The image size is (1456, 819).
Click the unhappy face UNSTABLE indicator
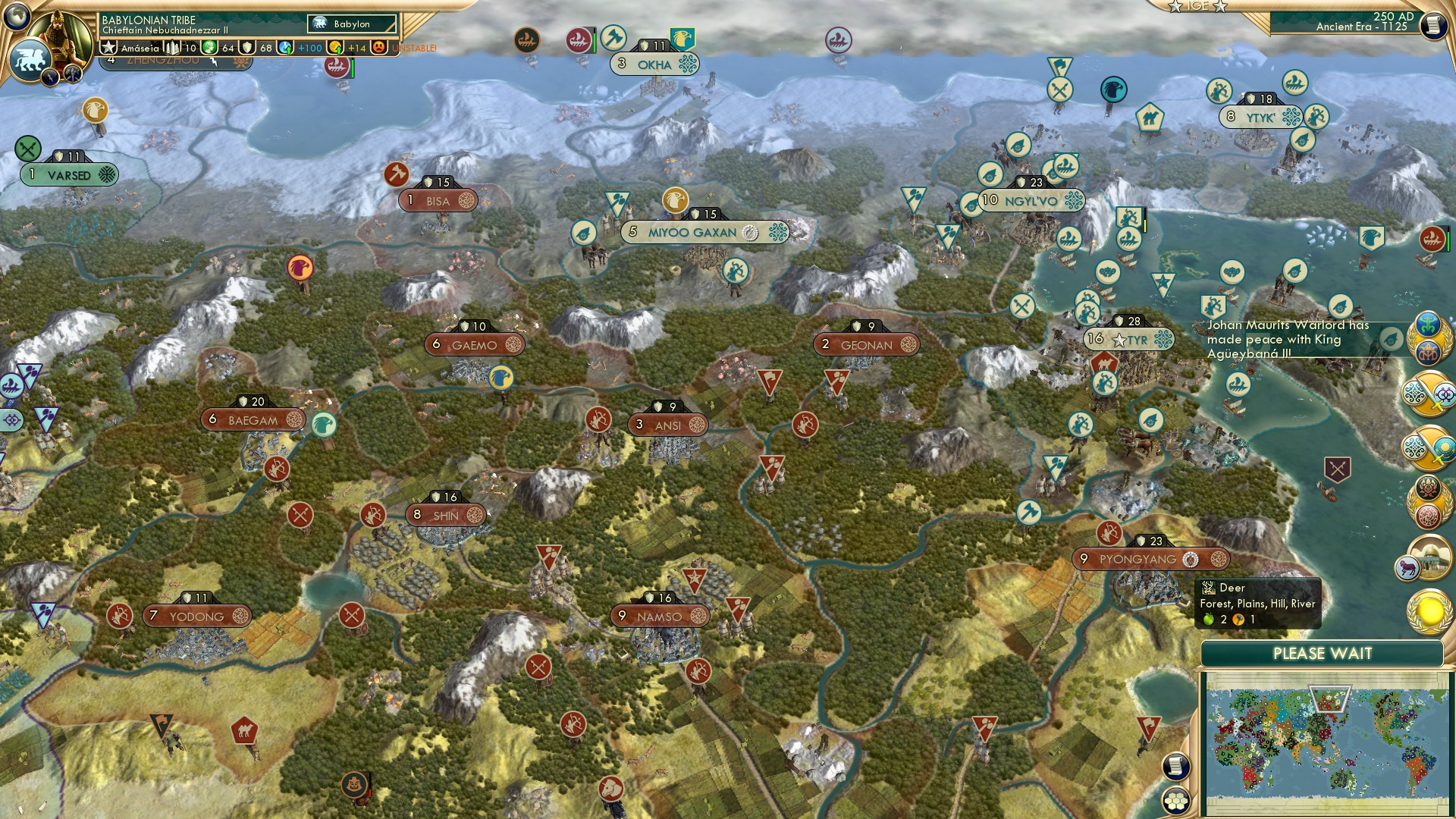(379, 49)
